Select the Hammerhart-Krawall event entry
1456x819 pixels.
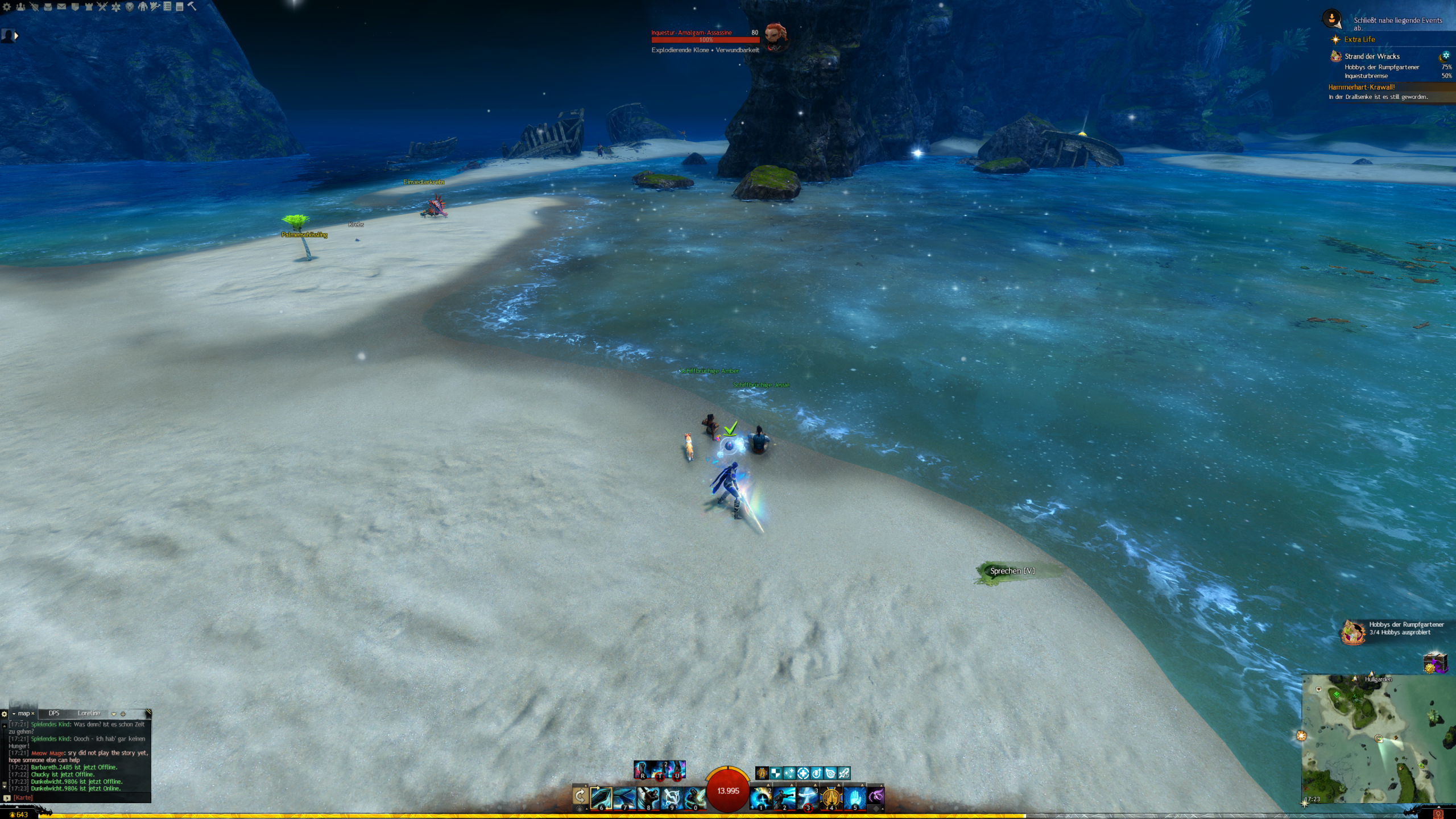tap(1361, 87)
